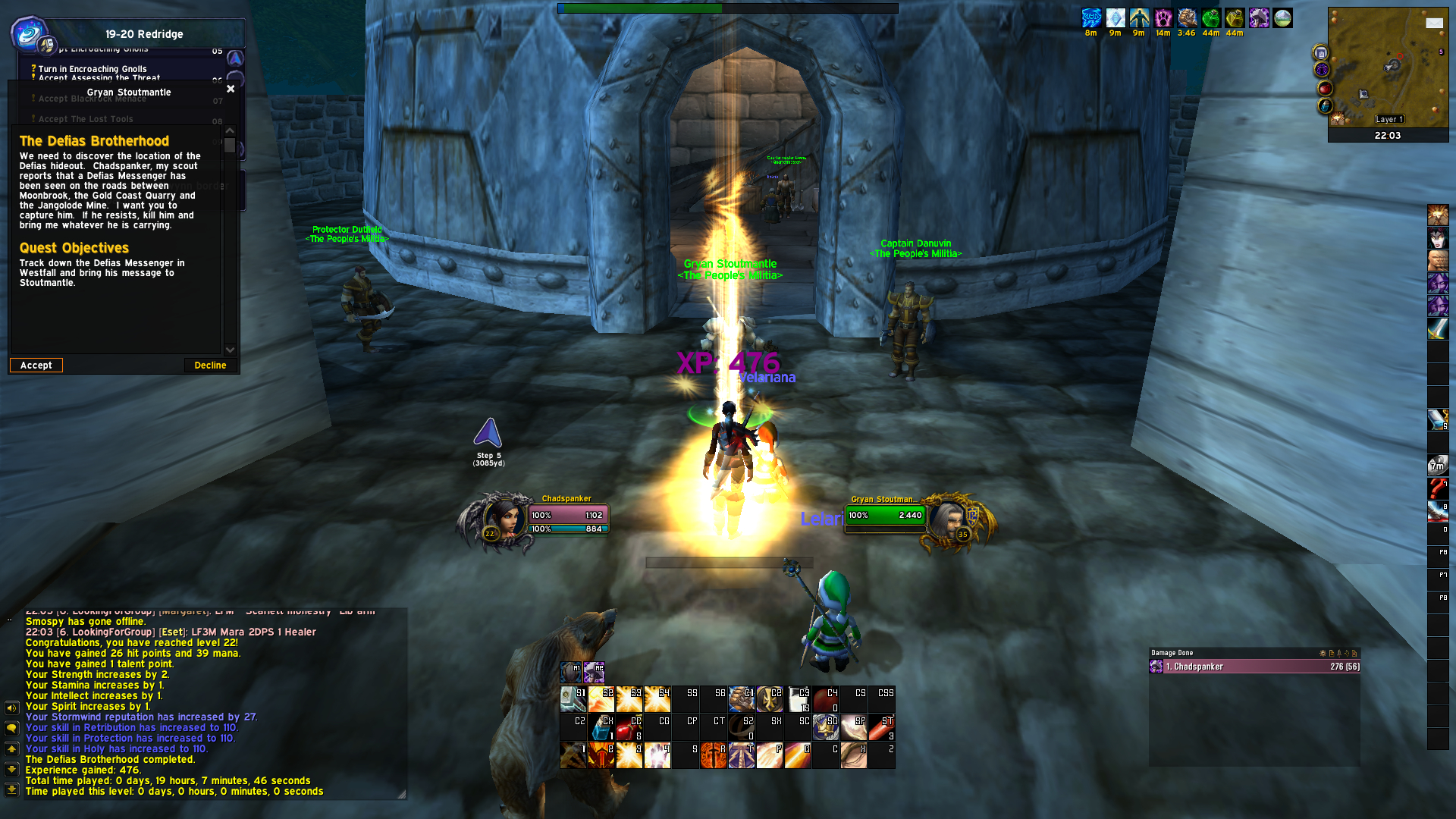Drink the milk item with 15 count
Screen dimensions: 1456x819
pos(798,699)
